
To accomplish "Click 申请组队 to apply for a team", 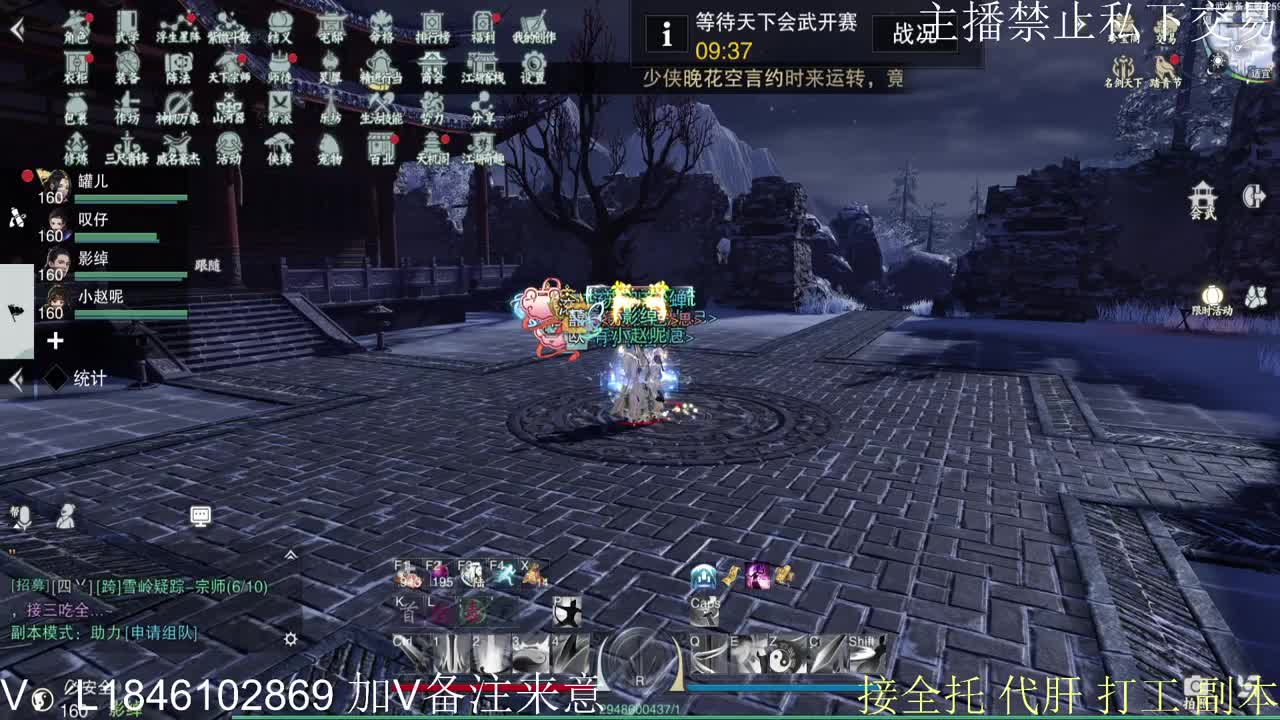I will tap(163, 632).
